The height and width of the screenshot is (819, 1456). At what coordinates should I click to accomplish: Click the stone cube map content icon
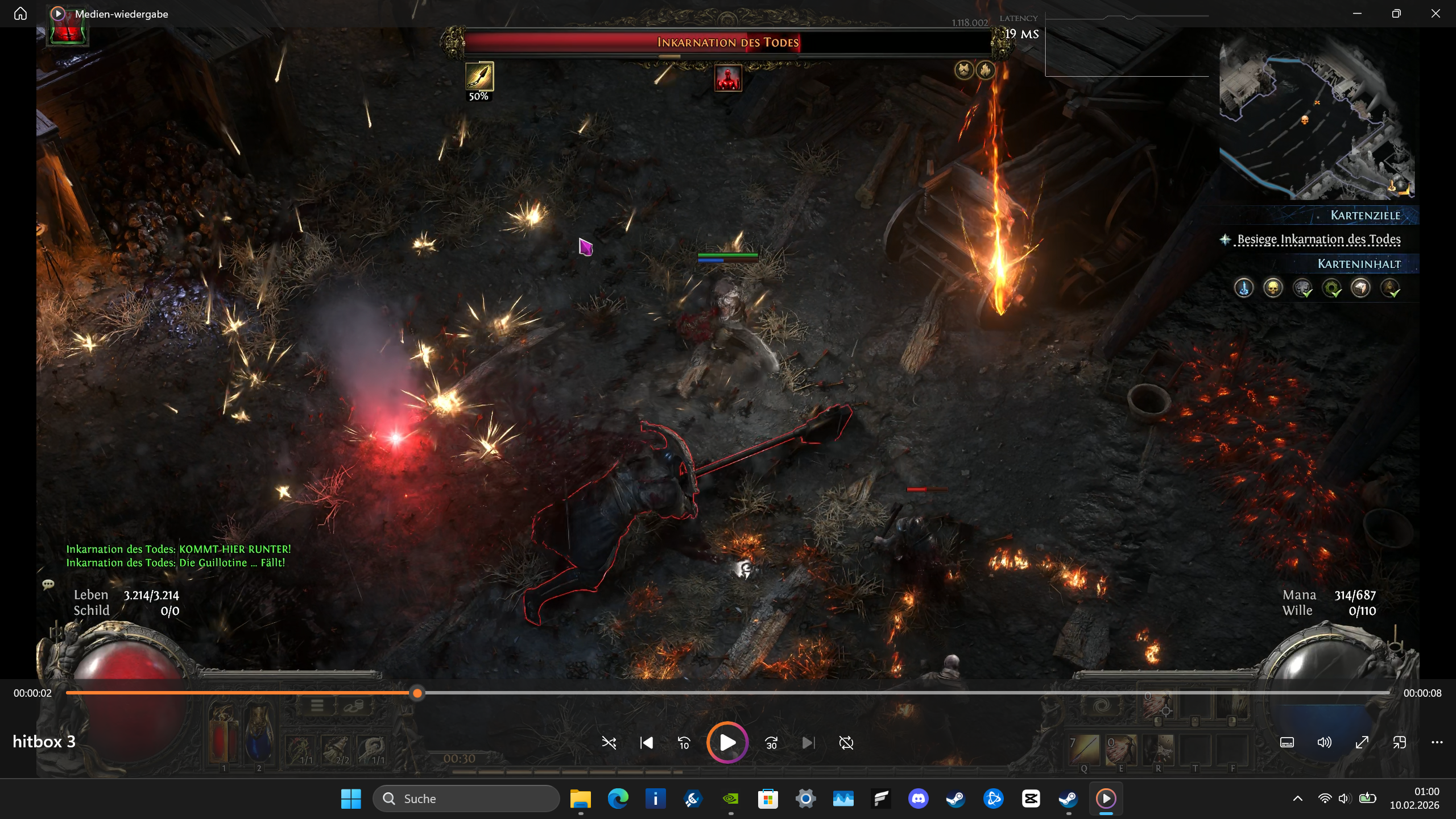pos(1360,288)
